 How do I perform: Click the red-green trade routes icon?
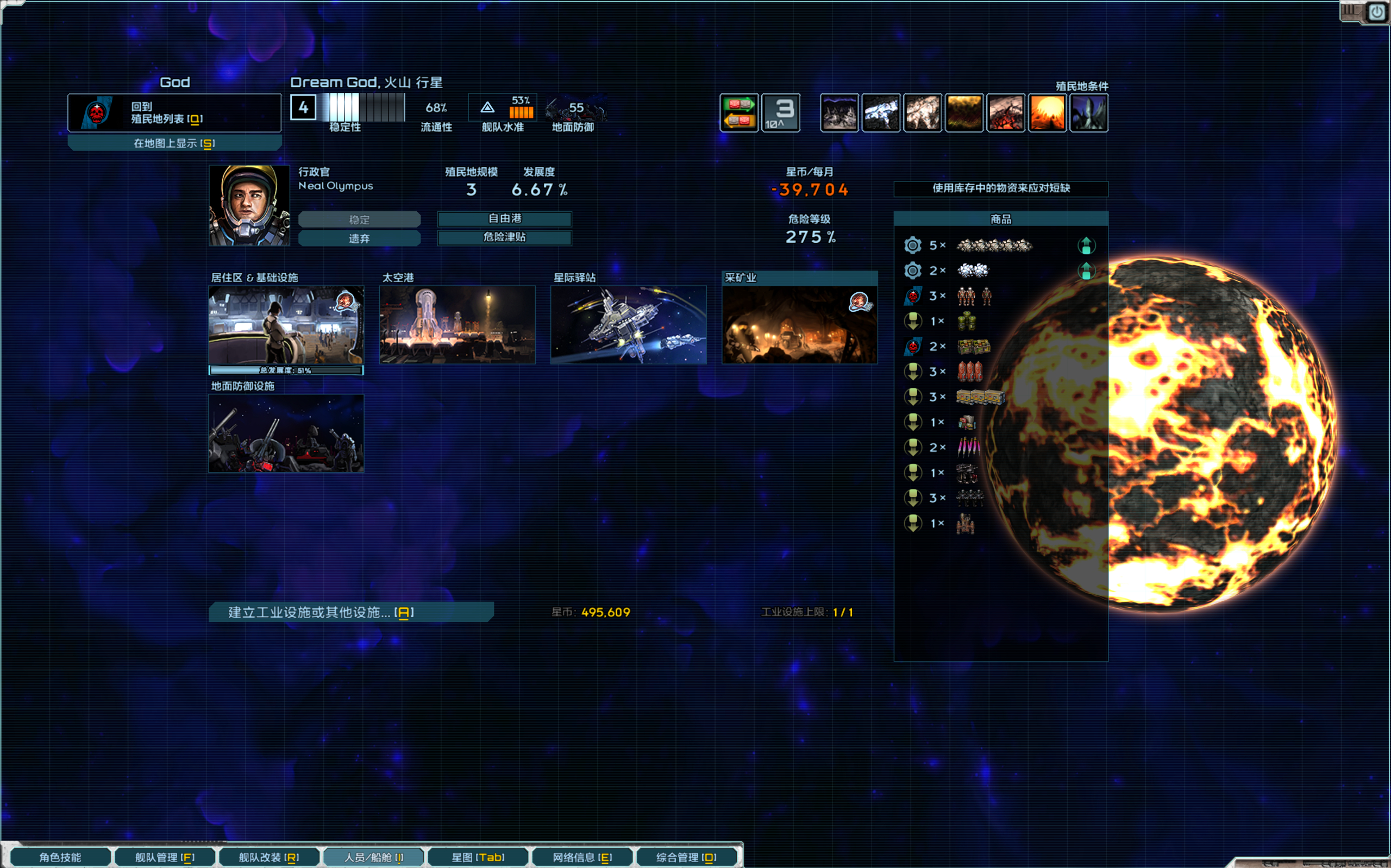click(x=739, y=112)
